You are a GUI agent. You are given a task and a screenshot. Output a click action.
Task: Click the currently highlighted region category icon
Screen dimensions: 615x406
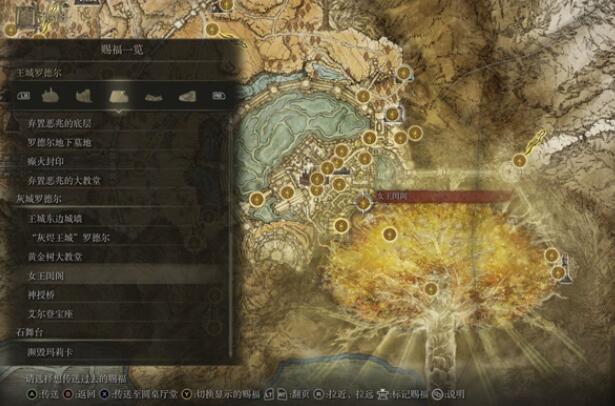pyautogui.click(x=117, y=95)
